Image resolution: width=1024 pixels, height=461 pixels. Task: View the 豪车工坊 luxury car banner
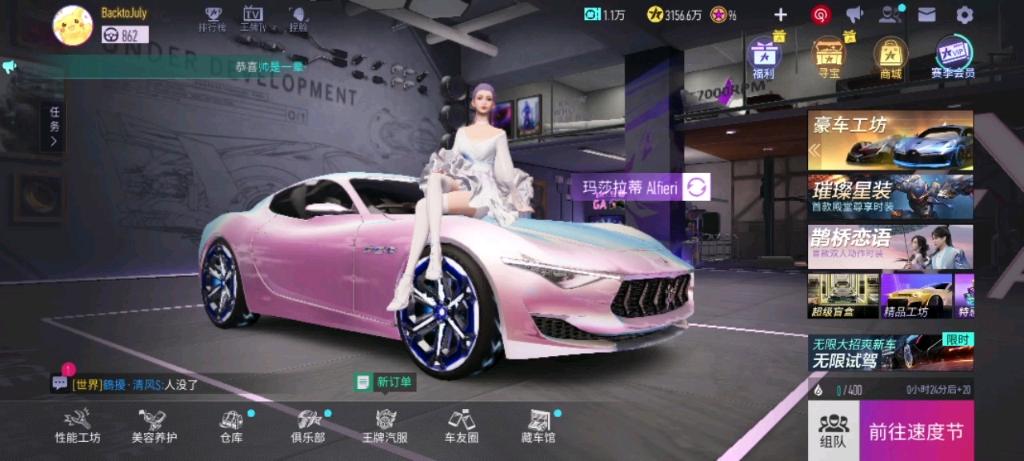point(890,140)
